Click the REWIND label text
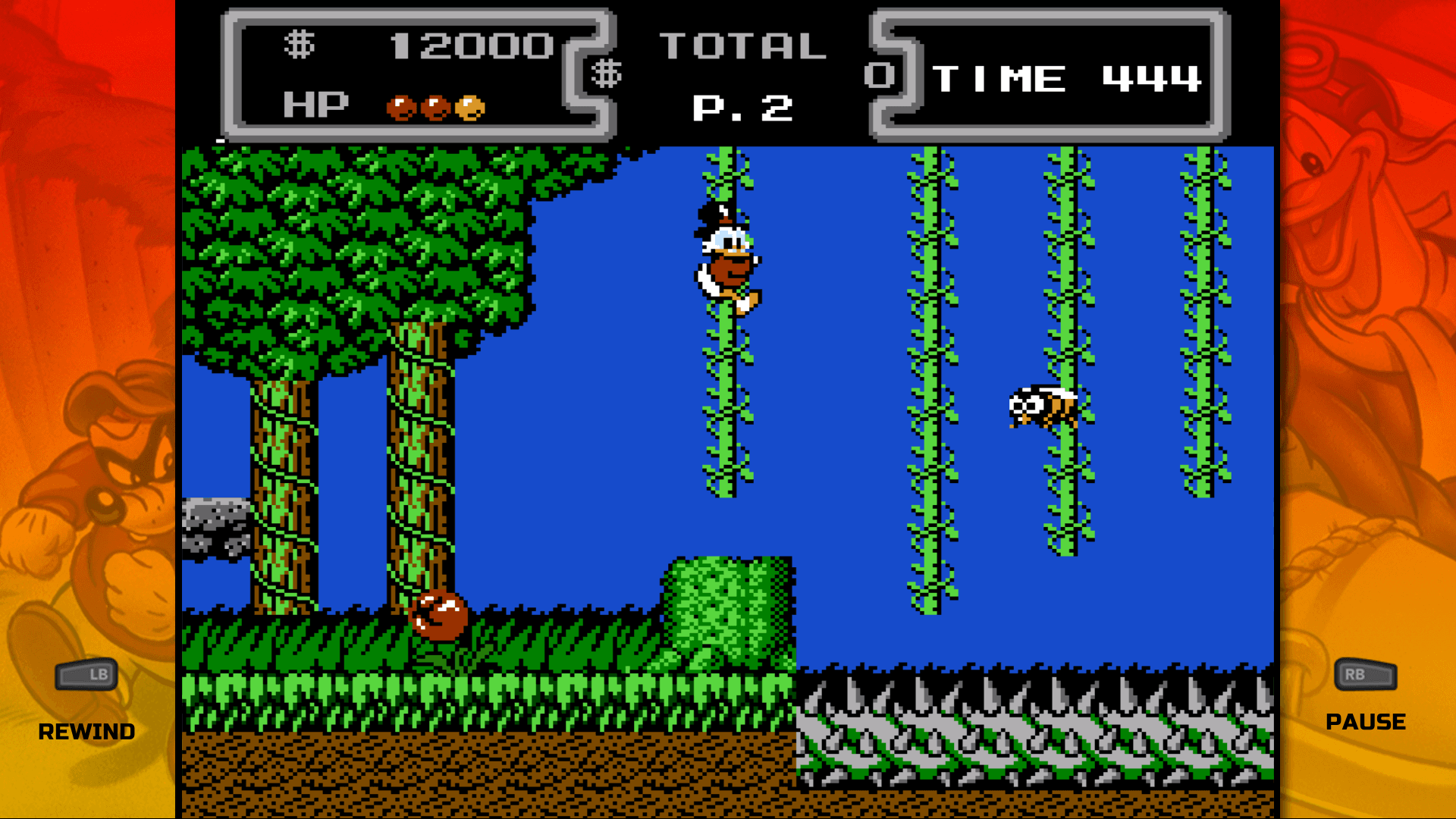 click(86, 730)
